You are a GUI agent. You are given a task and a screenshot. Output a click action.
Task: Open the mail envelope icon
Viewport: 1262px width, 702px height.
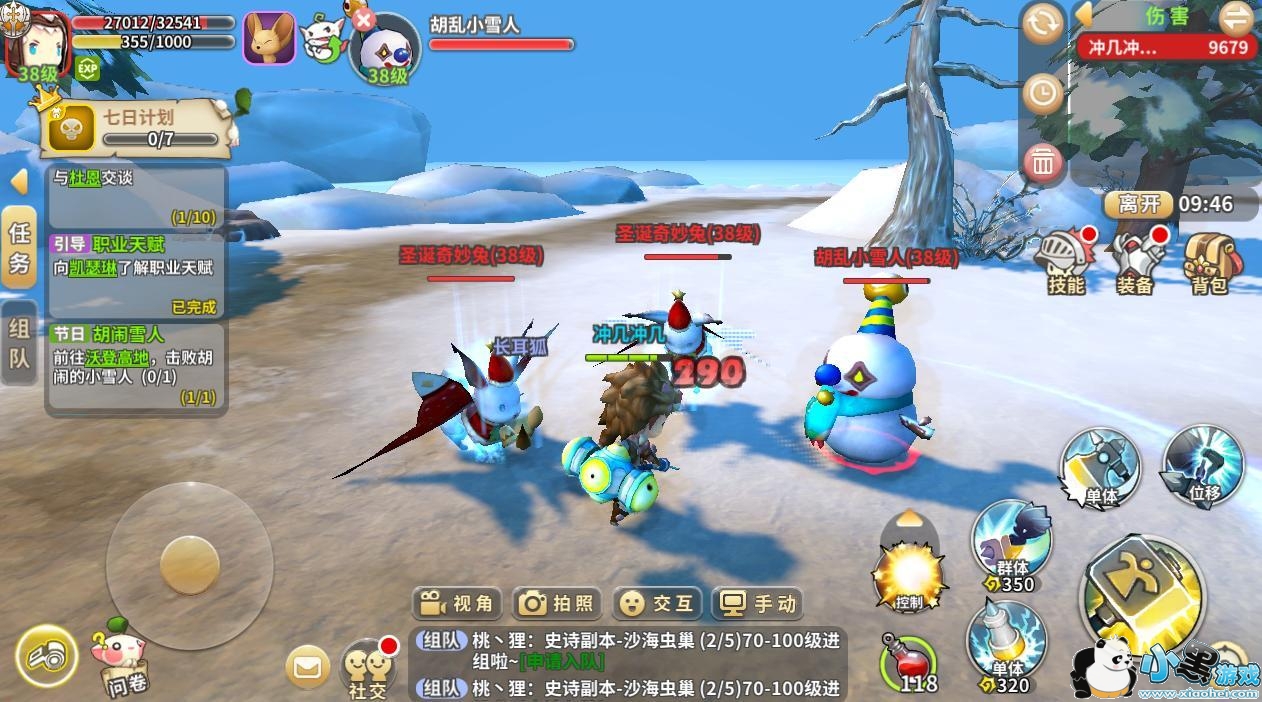click(307, 667)
